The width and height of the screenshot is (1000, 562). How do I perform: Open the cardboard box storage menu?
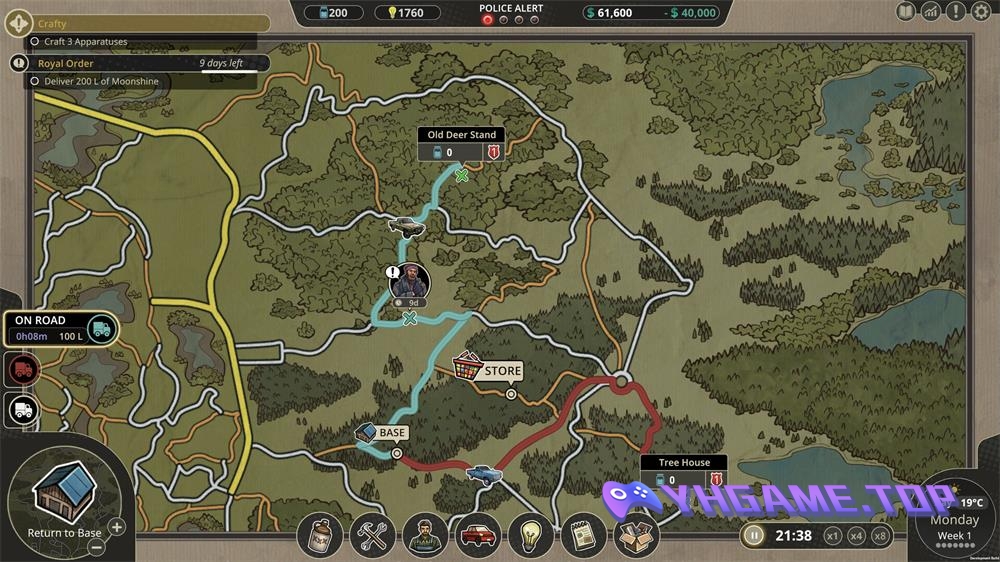tap(634, 537)
